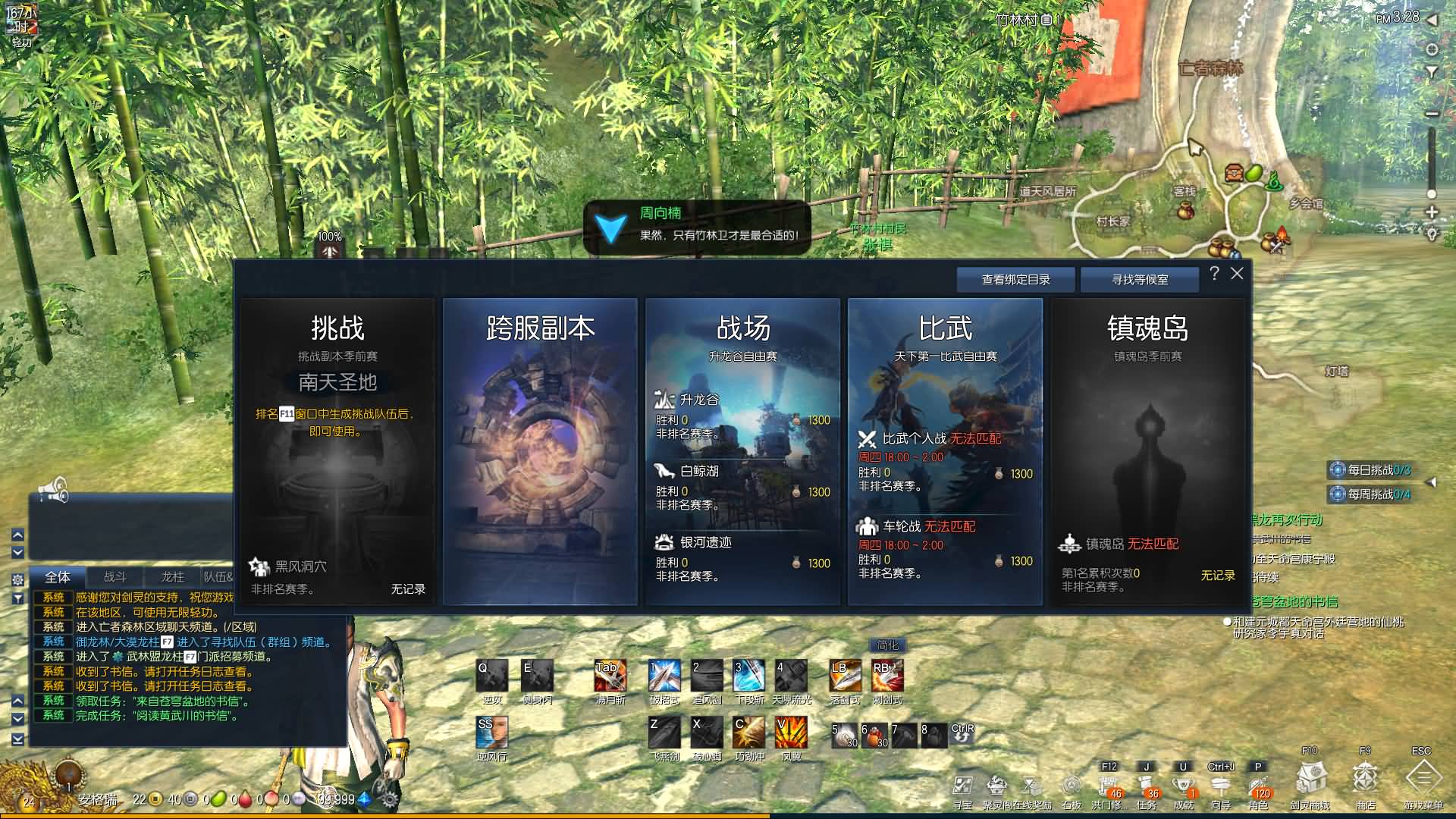Activate the 满月斩 skill
The image size is (1456, 819).
pos(610,676)
